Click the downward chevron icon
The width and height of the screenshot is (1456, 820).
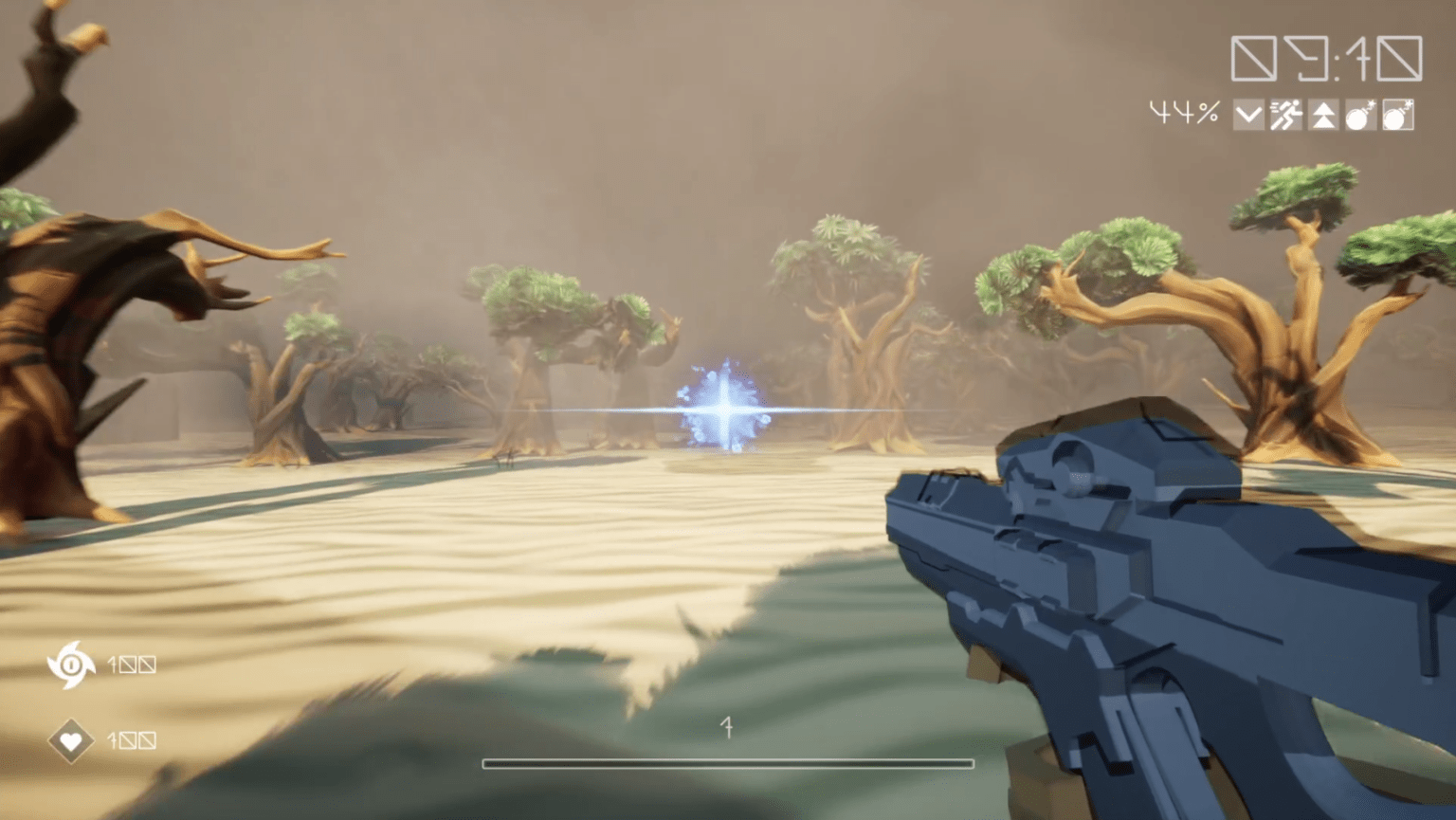tap(1247, 116)
